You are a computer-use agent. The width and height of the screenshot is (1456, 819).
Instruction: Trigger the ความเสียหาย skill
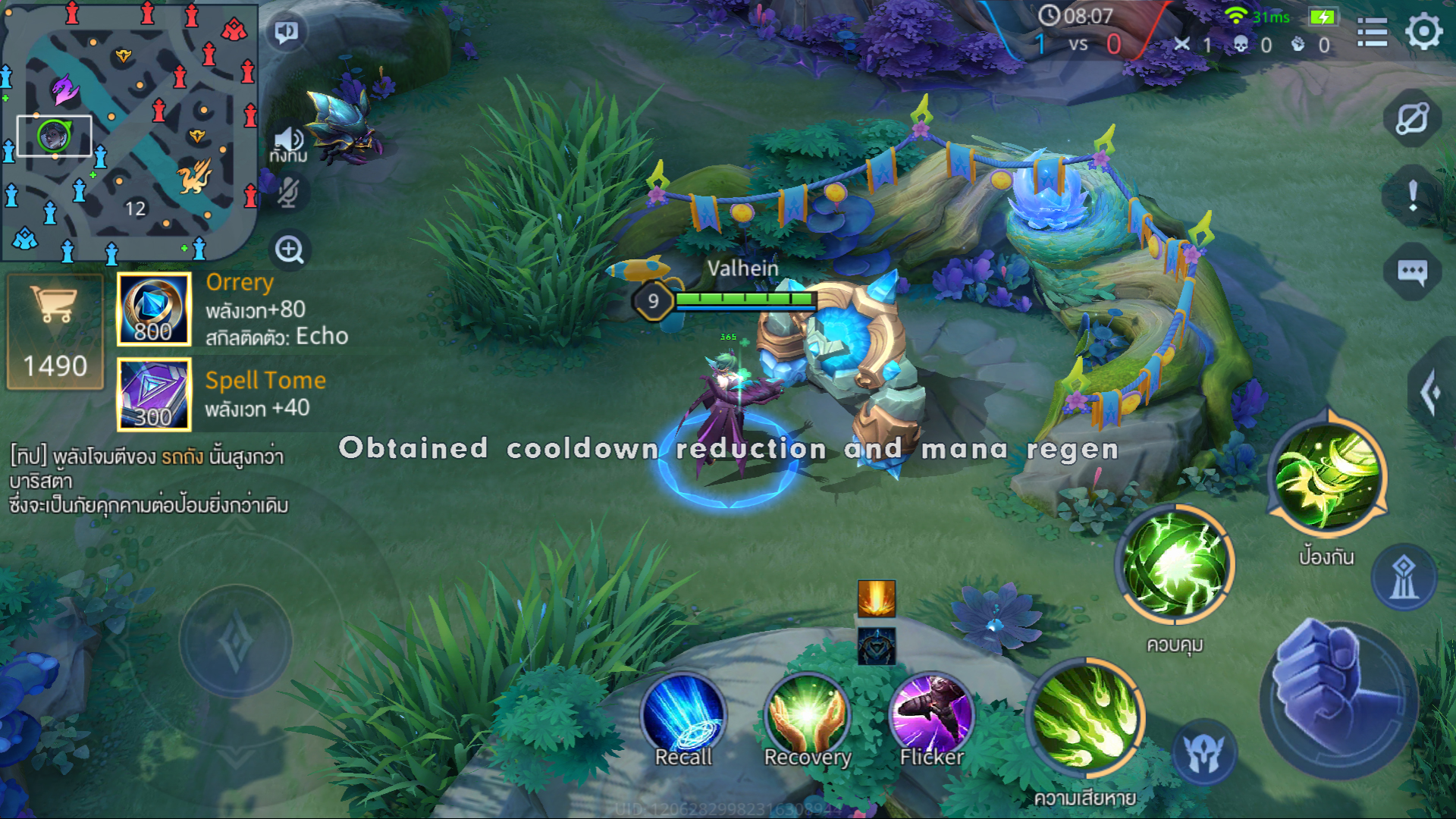point(1087,719)
